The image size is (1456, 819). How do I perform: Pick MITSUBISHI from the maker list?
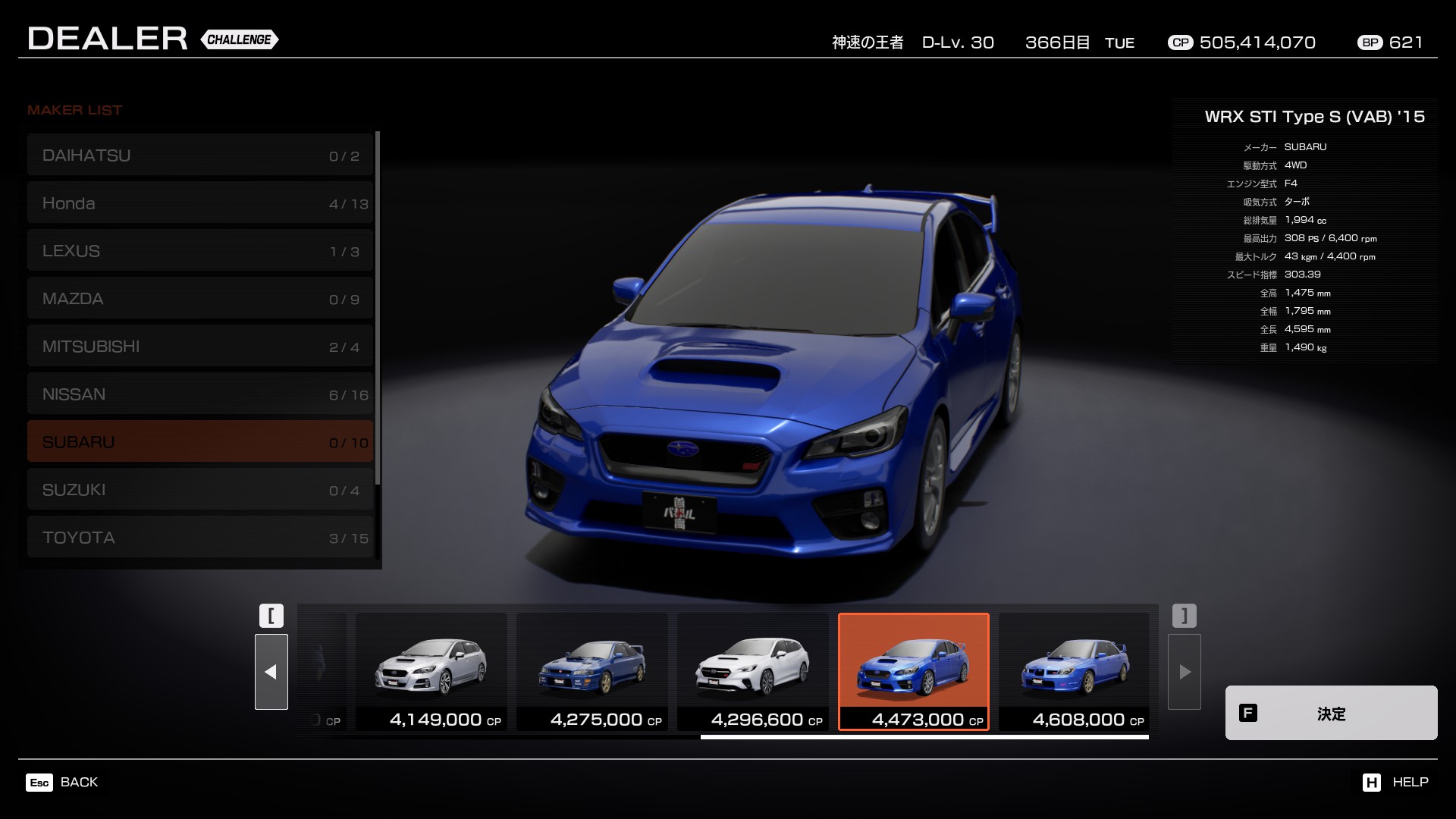(x=200, y=347)
